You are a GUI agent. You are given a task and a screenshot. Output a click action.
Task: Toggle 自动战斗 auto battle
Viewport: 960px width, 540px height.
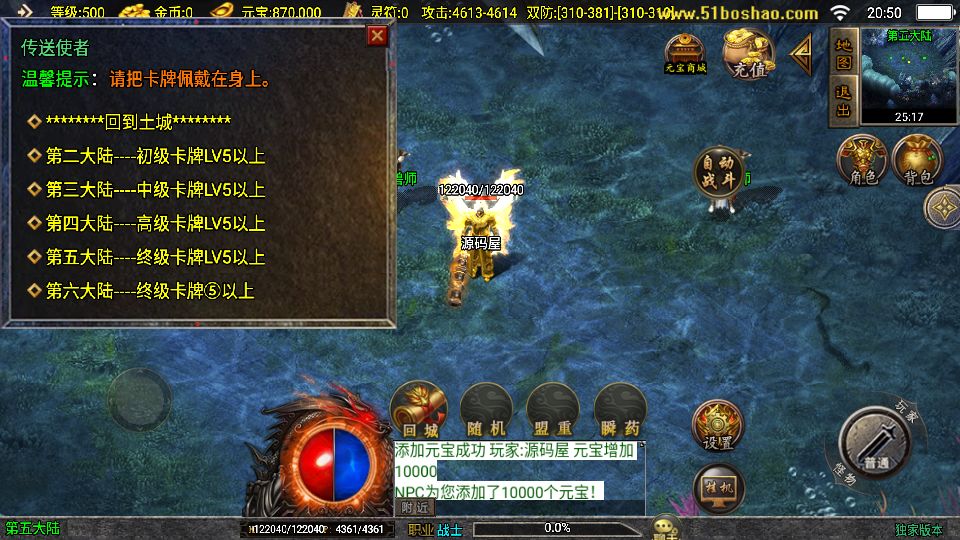click(x=719, y=173)
